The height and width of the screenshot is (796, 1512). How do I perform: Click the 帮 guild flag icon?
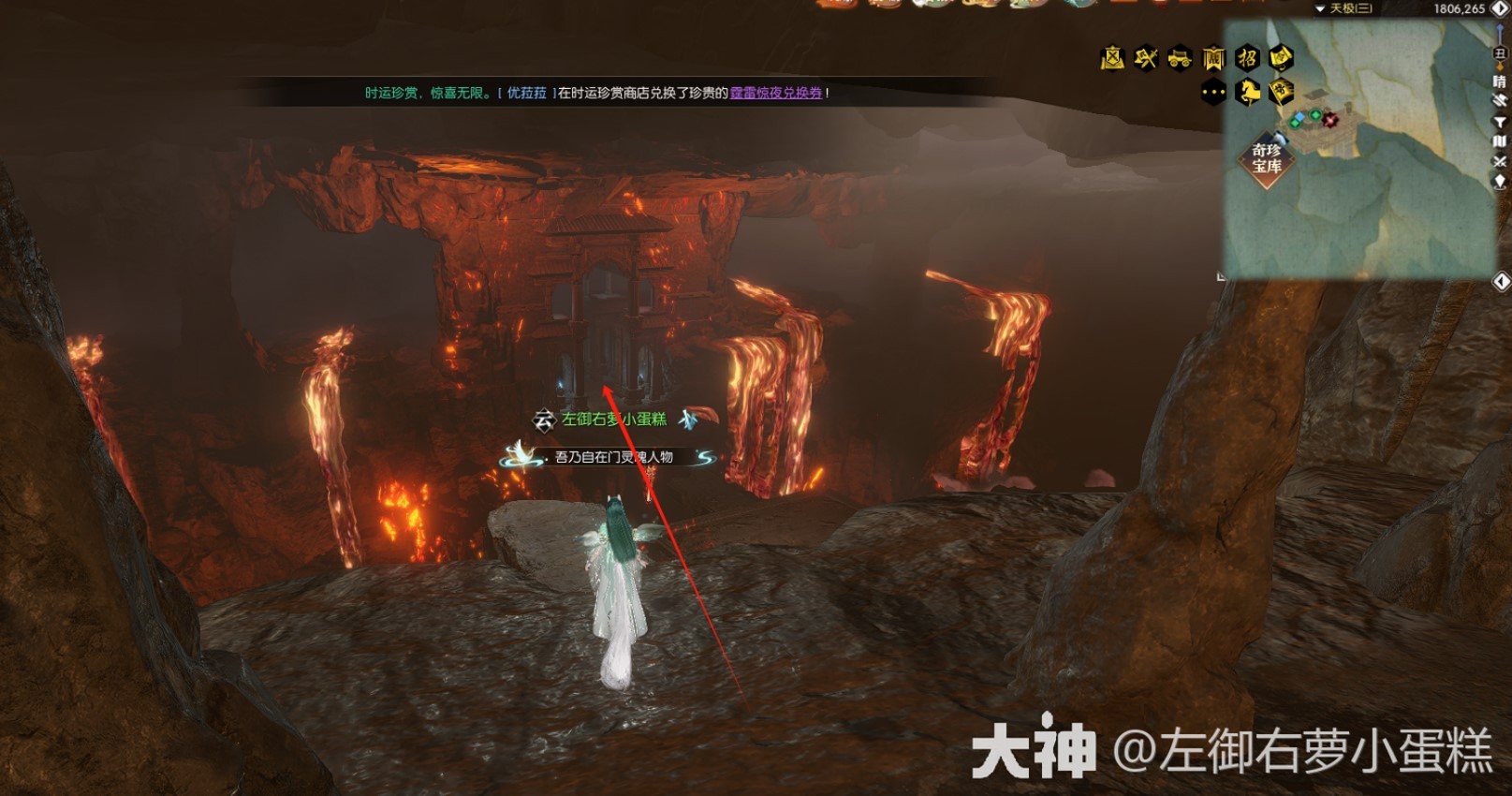(1281, 93)
